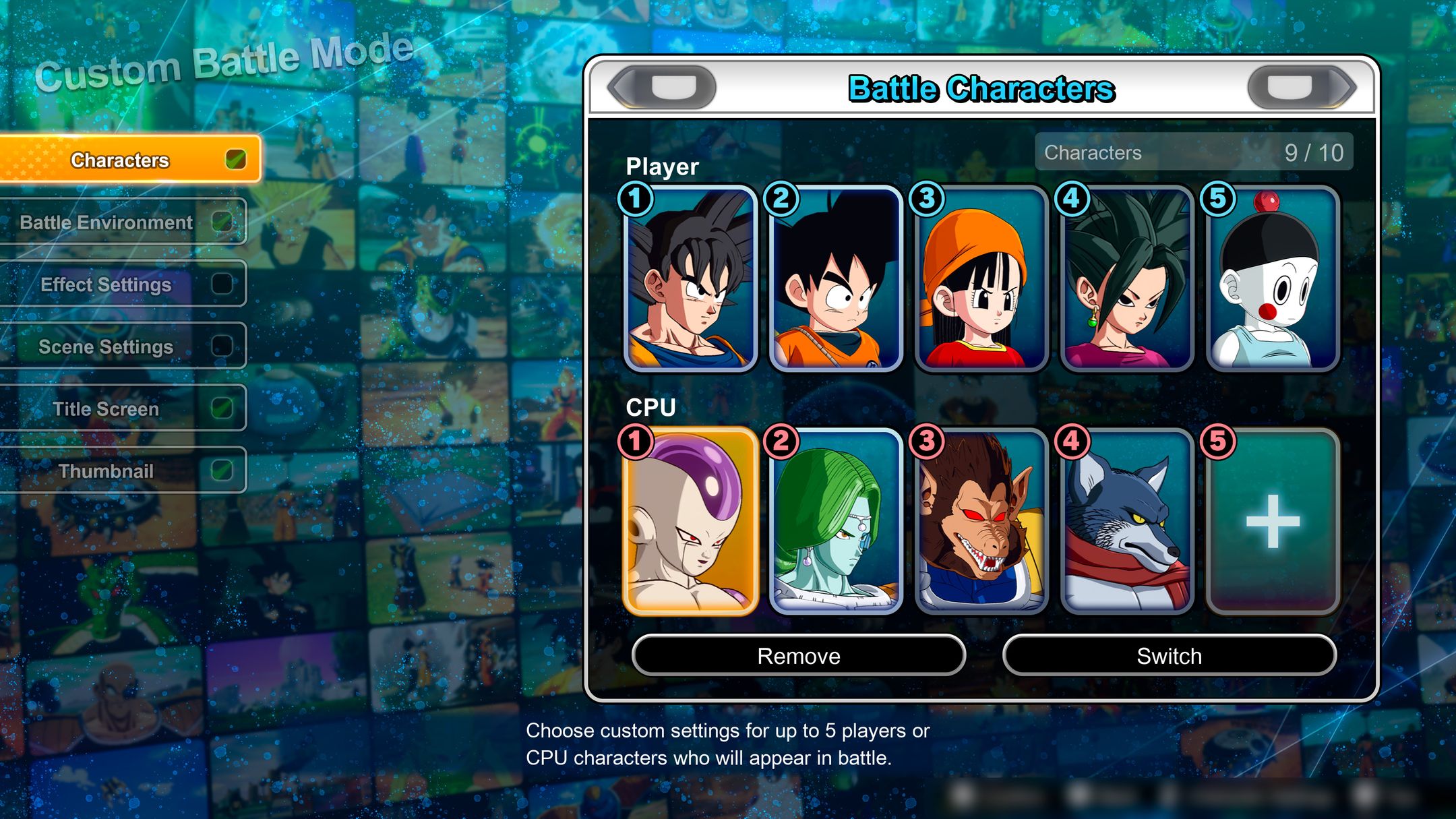Choose the kid Goku card in Player slot 2

(x=836, y=279)
